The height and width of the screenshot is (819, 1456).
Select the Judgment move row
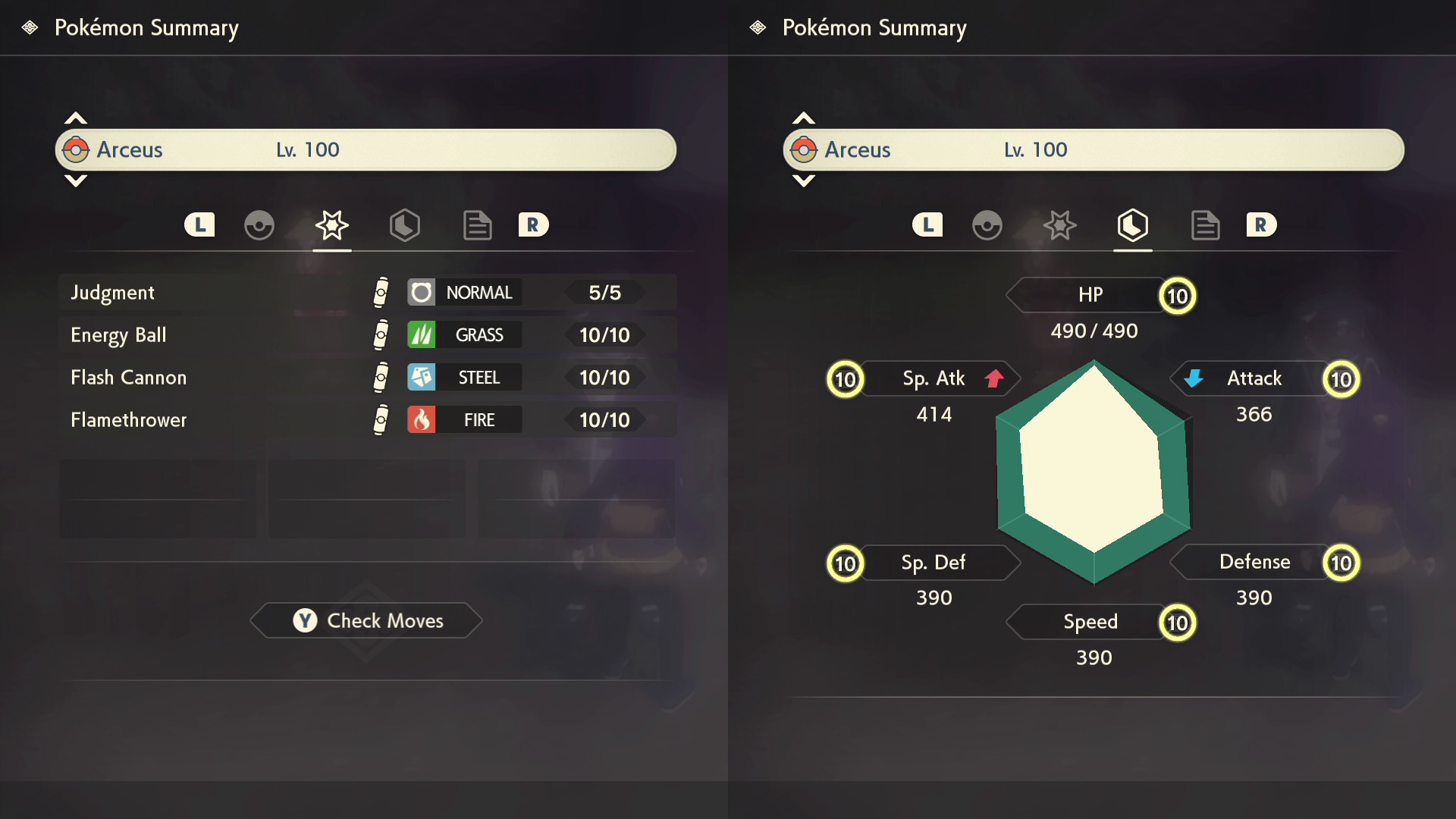[x=367, y=293]
